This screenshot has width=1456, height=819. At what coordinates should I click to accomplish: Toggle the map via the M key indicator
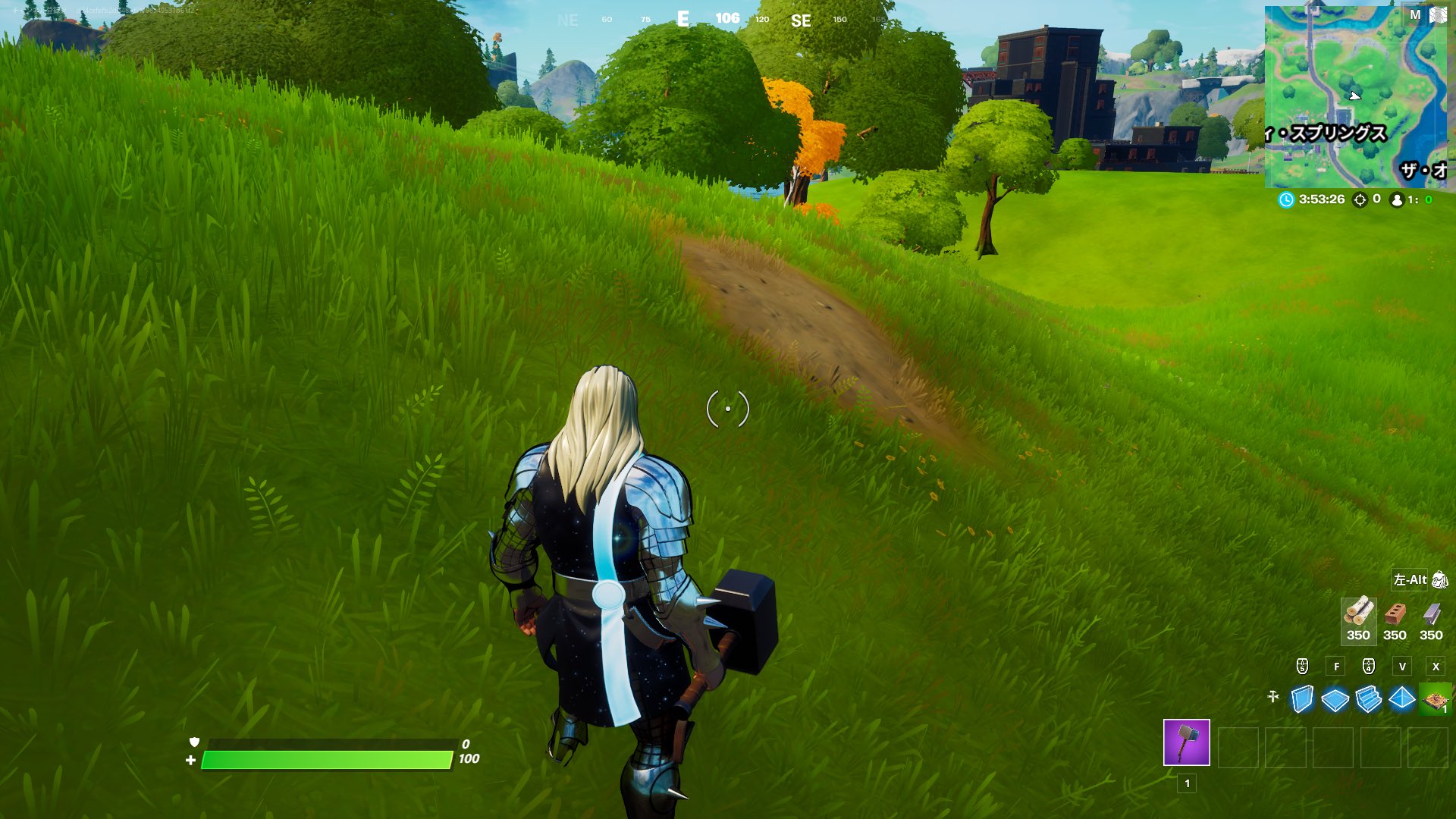tap(1414, 14)
